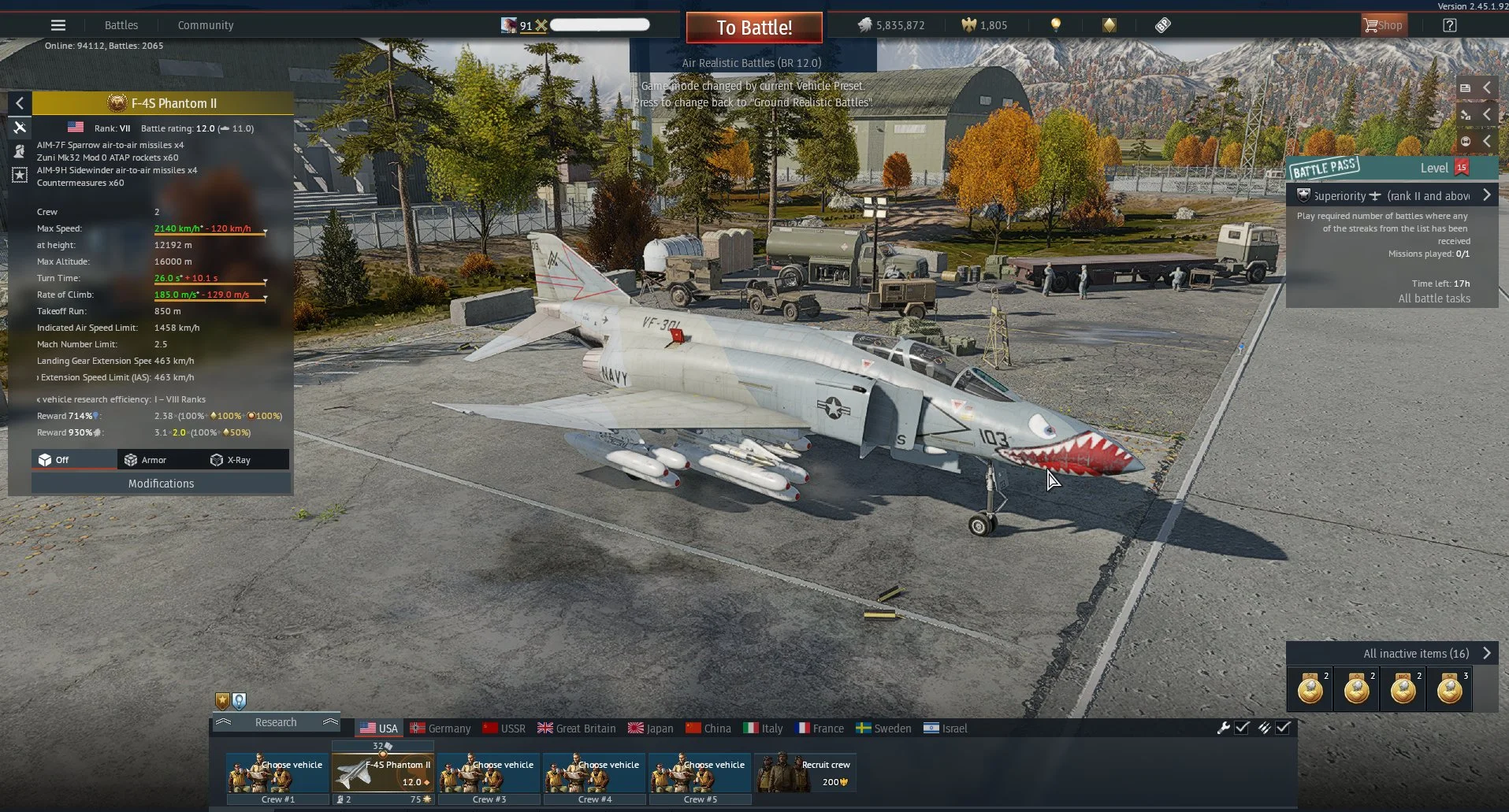This screenshot has height=812, width=1509.
Task: Switch to the USSR nation tab
Action: coord(504,729)
